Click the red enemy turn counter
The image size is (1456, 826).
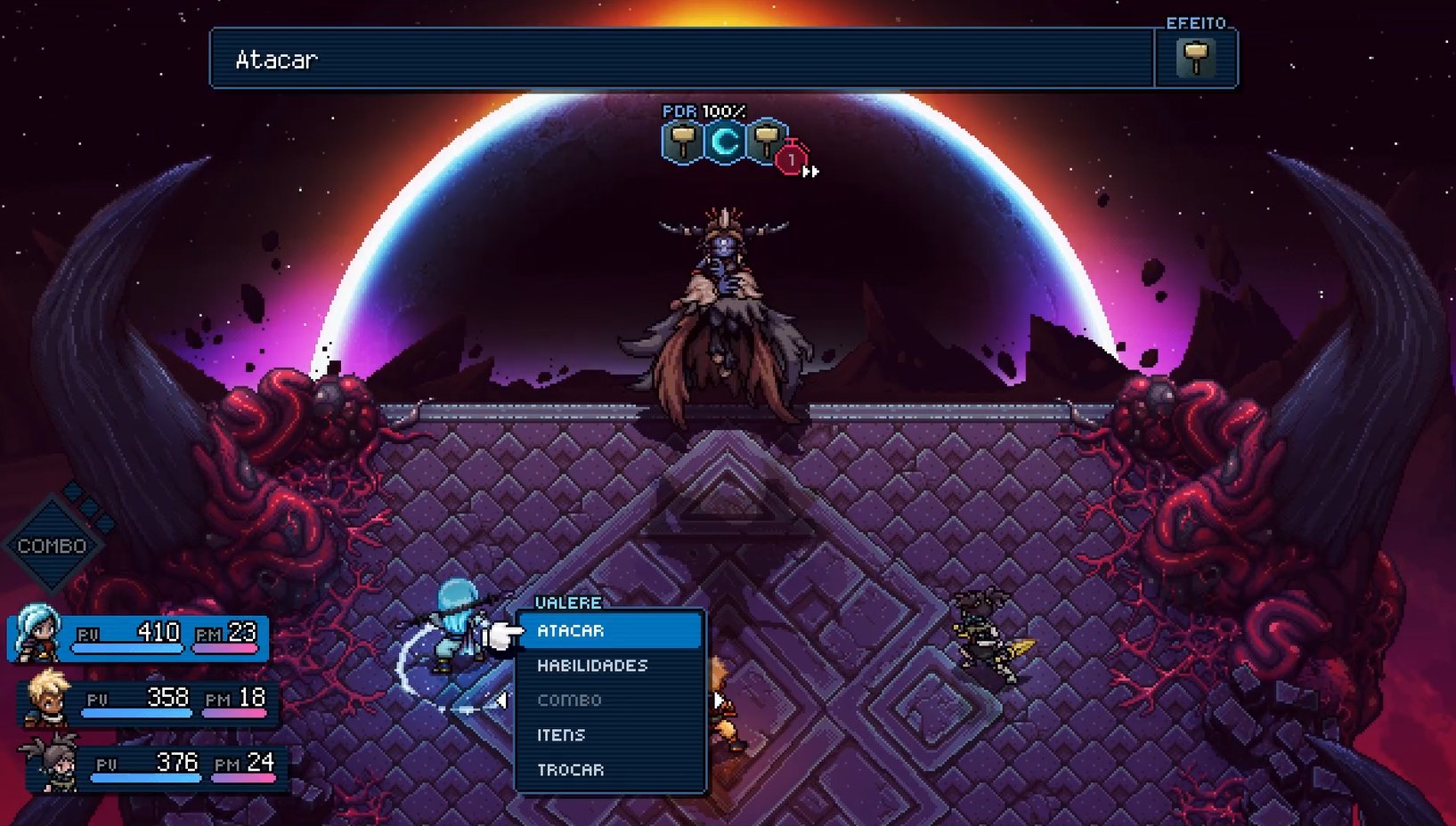(791, 160)
